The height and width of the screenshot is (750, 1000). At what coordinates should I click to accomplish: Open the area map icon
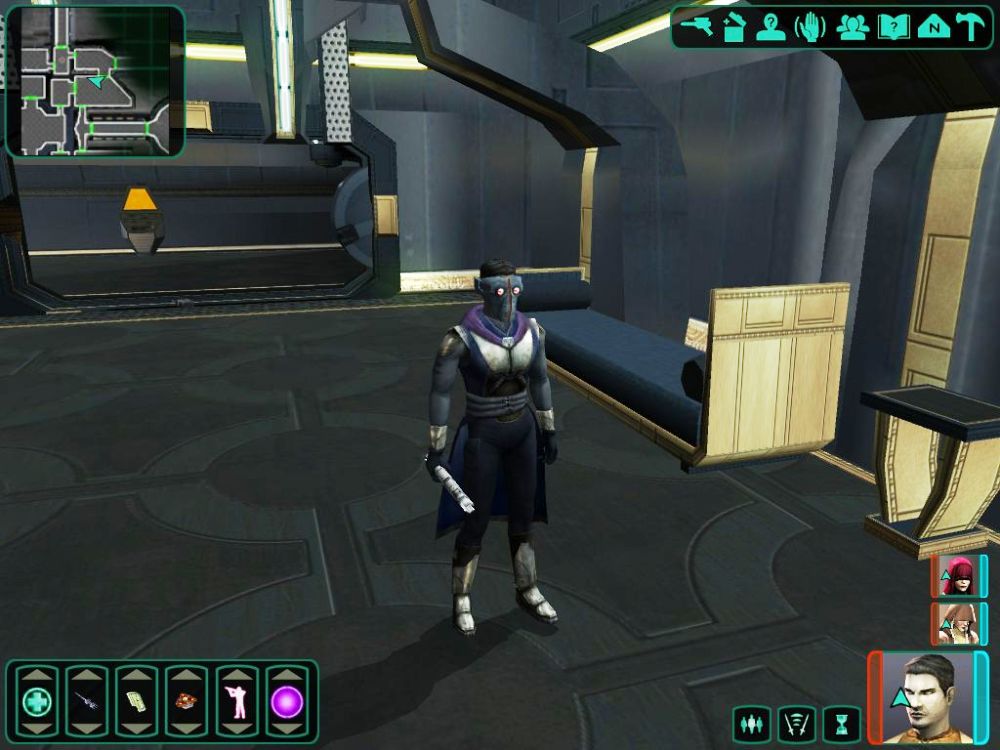pyautogui.click(x=932, y=27)
